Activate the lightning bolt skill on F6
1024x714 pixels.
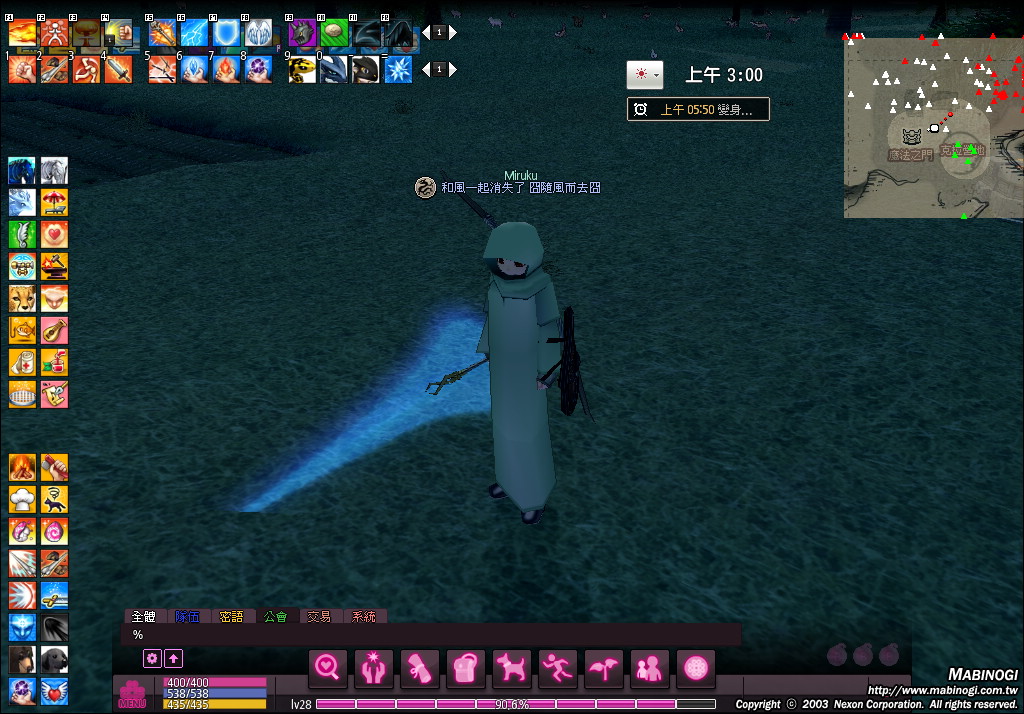click(194, 33)
